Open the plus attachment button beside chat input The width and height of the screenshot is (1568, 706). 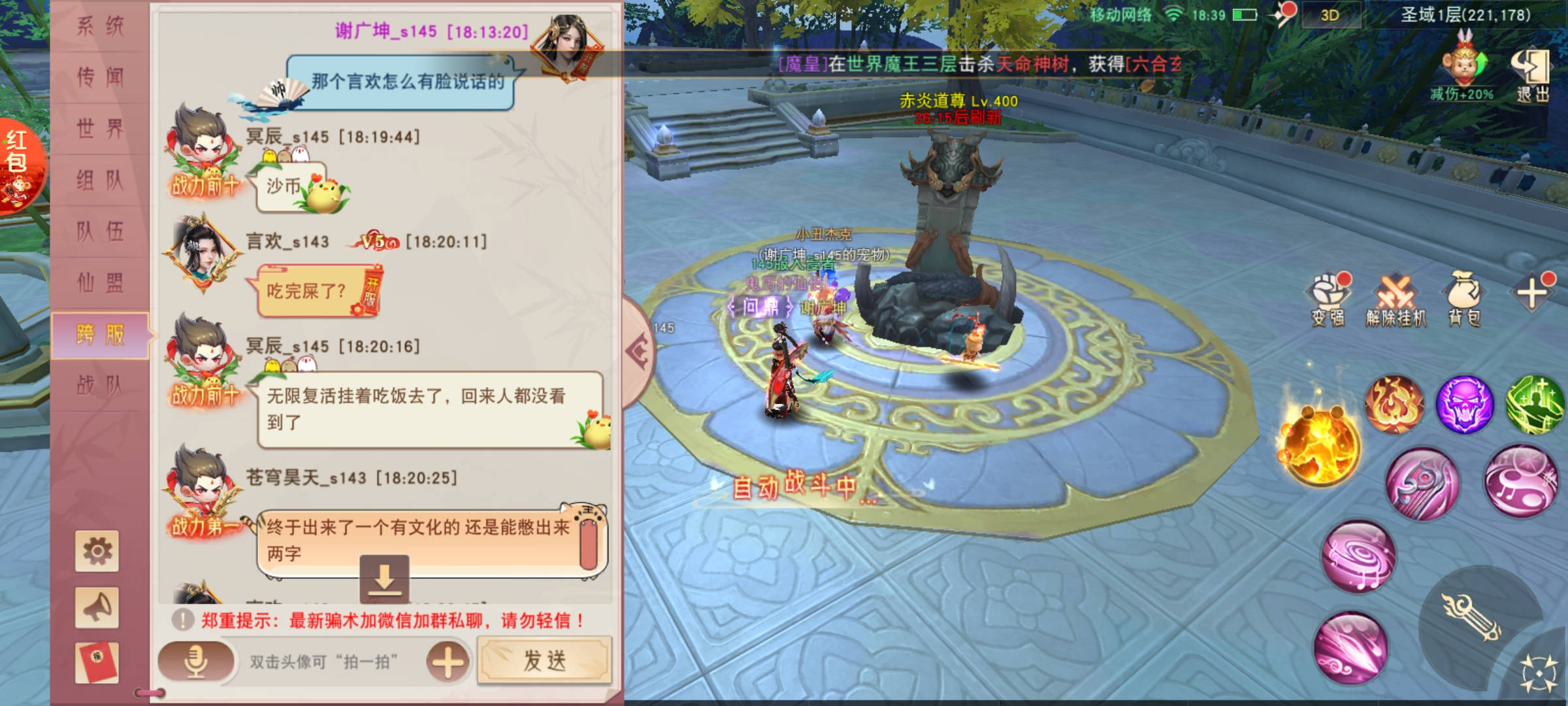448,662
